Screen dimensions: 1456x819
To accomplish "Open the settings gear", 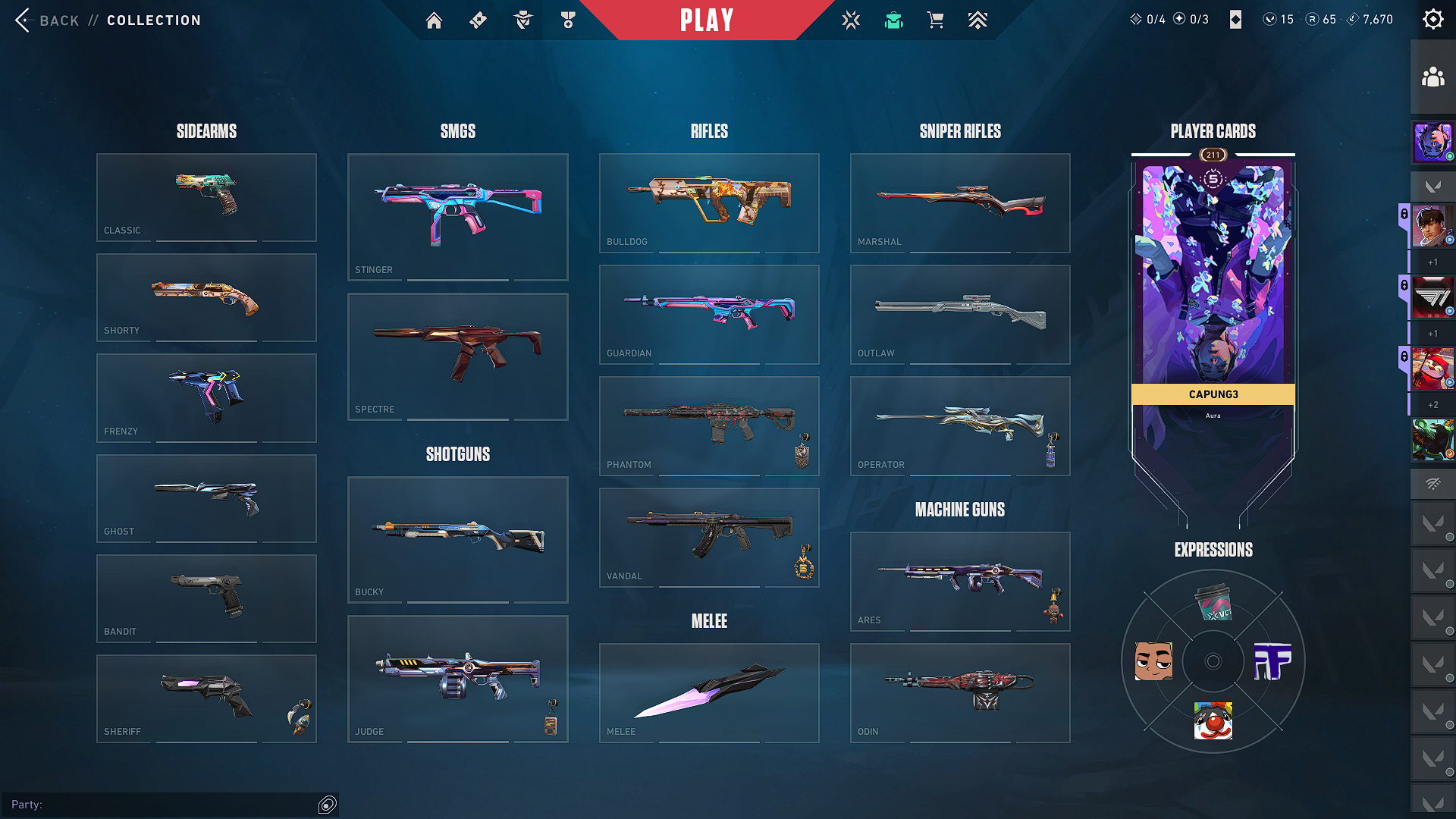I will [x=1432, y=20].
